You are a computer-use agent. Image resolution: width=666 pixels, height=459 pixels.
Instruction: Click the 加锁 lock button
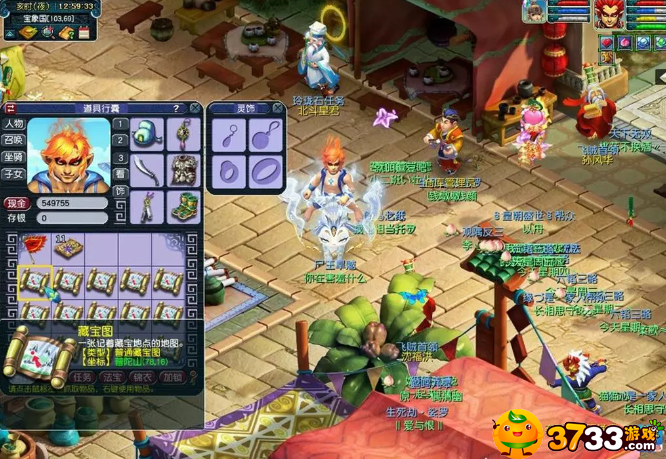pyautogui.click(x=172, y=377)
